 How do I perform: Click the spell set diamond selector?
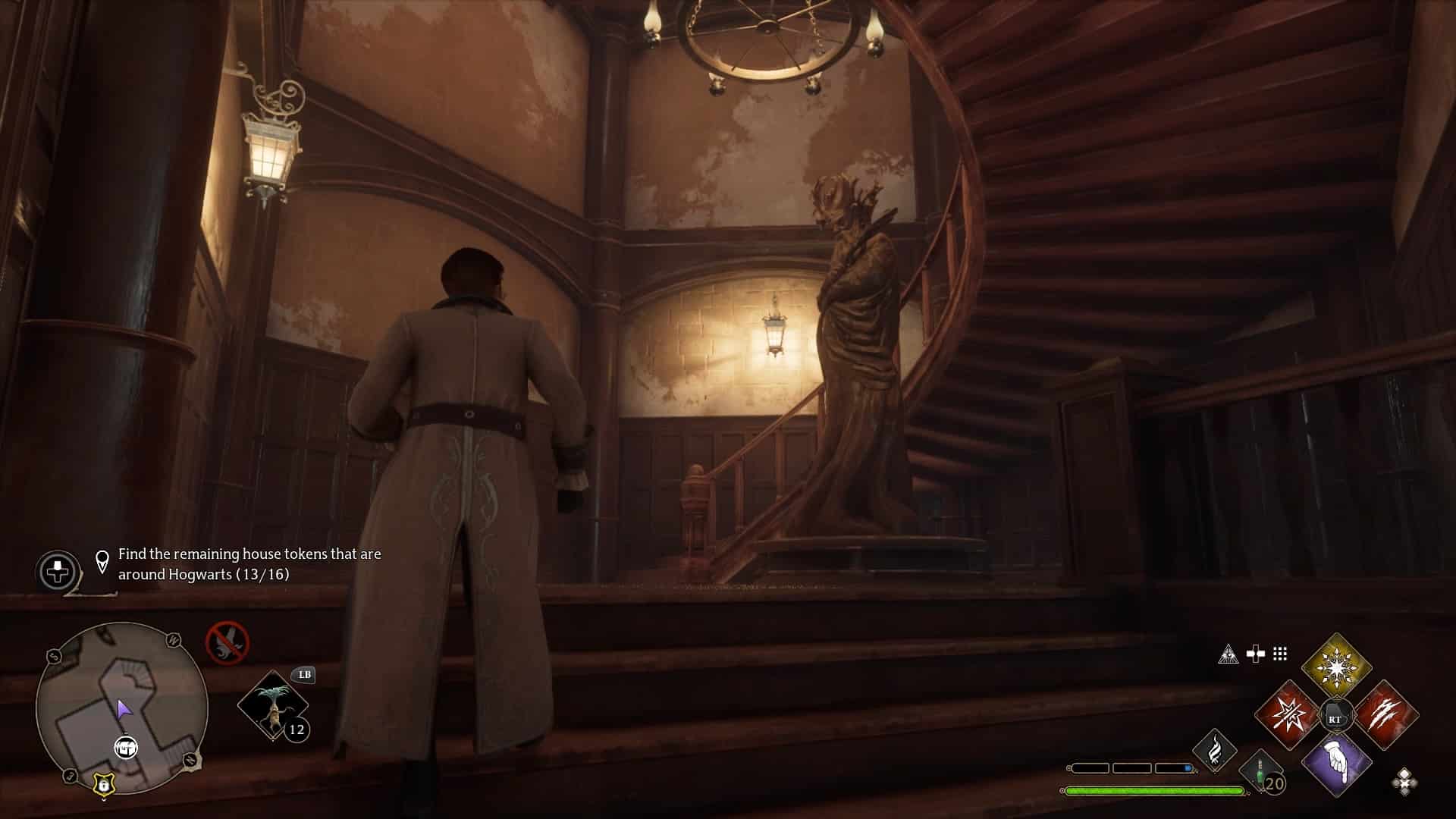(x=1404, y=781)
